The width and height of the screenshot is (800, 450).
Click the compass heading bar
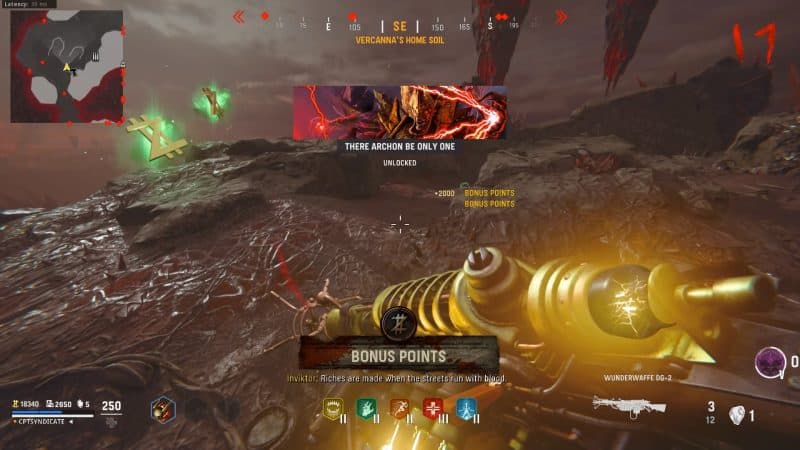[x=400, y=23]
